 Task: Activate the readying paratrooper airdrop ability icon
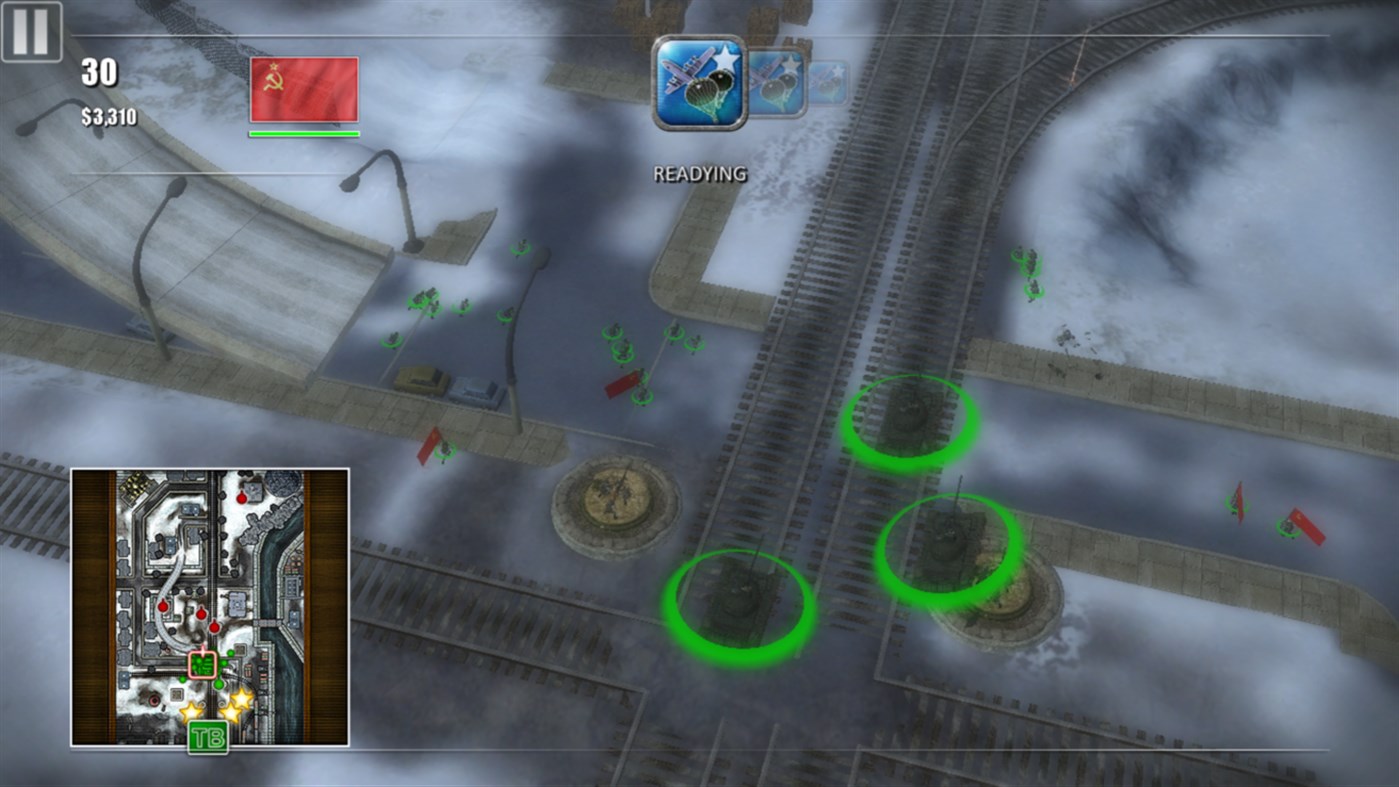[x=700, y=80]
